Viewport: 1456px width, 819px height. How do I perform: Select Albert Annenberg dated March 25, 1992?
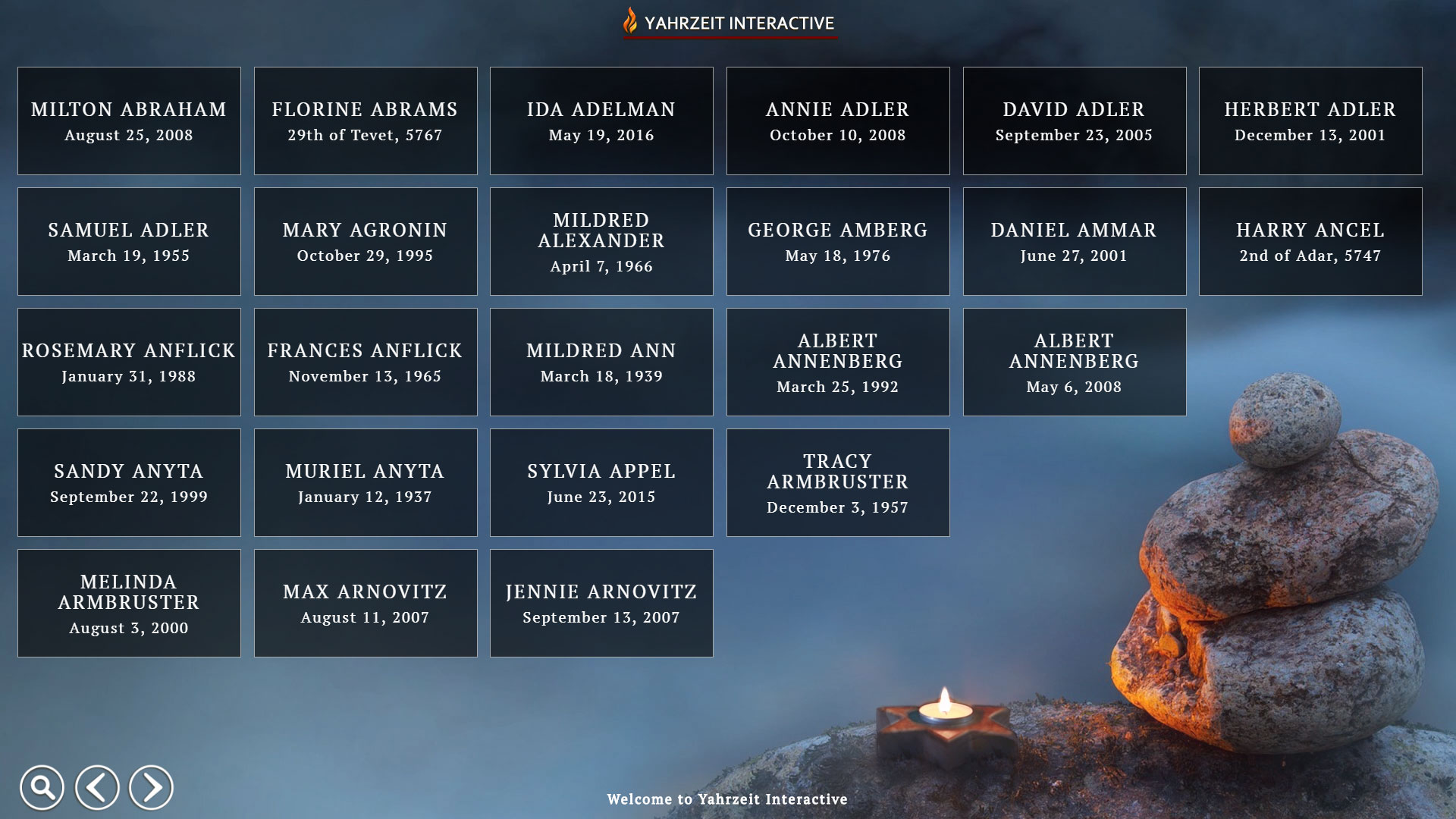pyautogui.click(x=838, y=362)
